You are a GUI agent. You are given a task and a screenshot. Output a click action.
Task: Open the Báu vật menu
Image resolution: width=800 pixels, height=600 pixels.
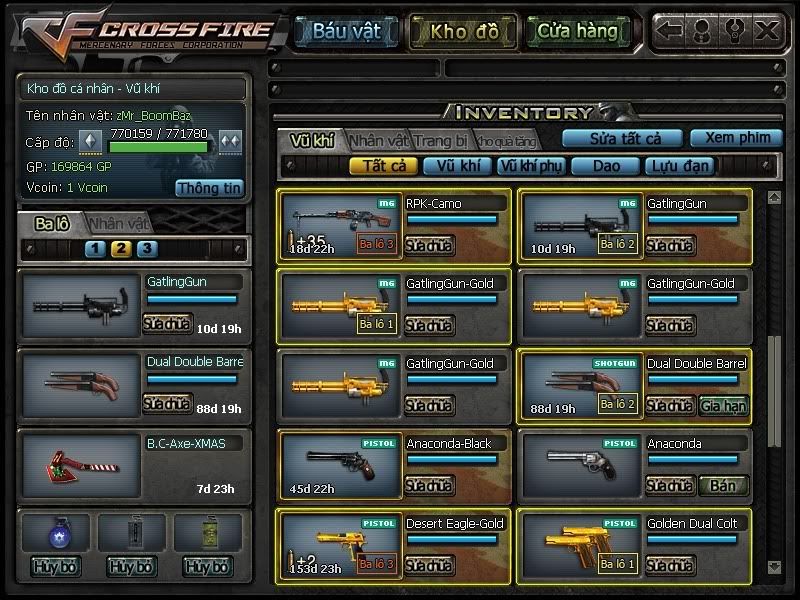point(346,31)
